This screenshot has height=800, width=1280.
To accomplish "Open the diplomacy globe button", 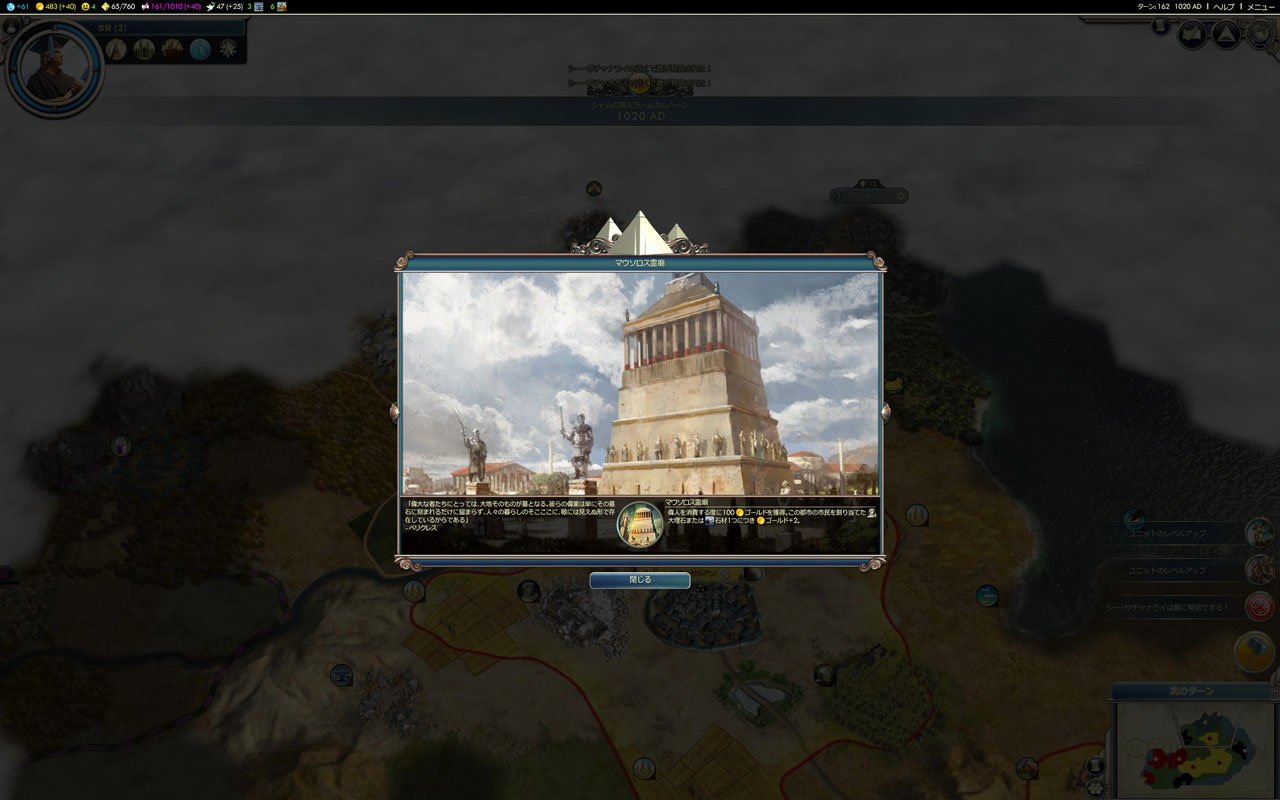I will [x=1258, y=33].
